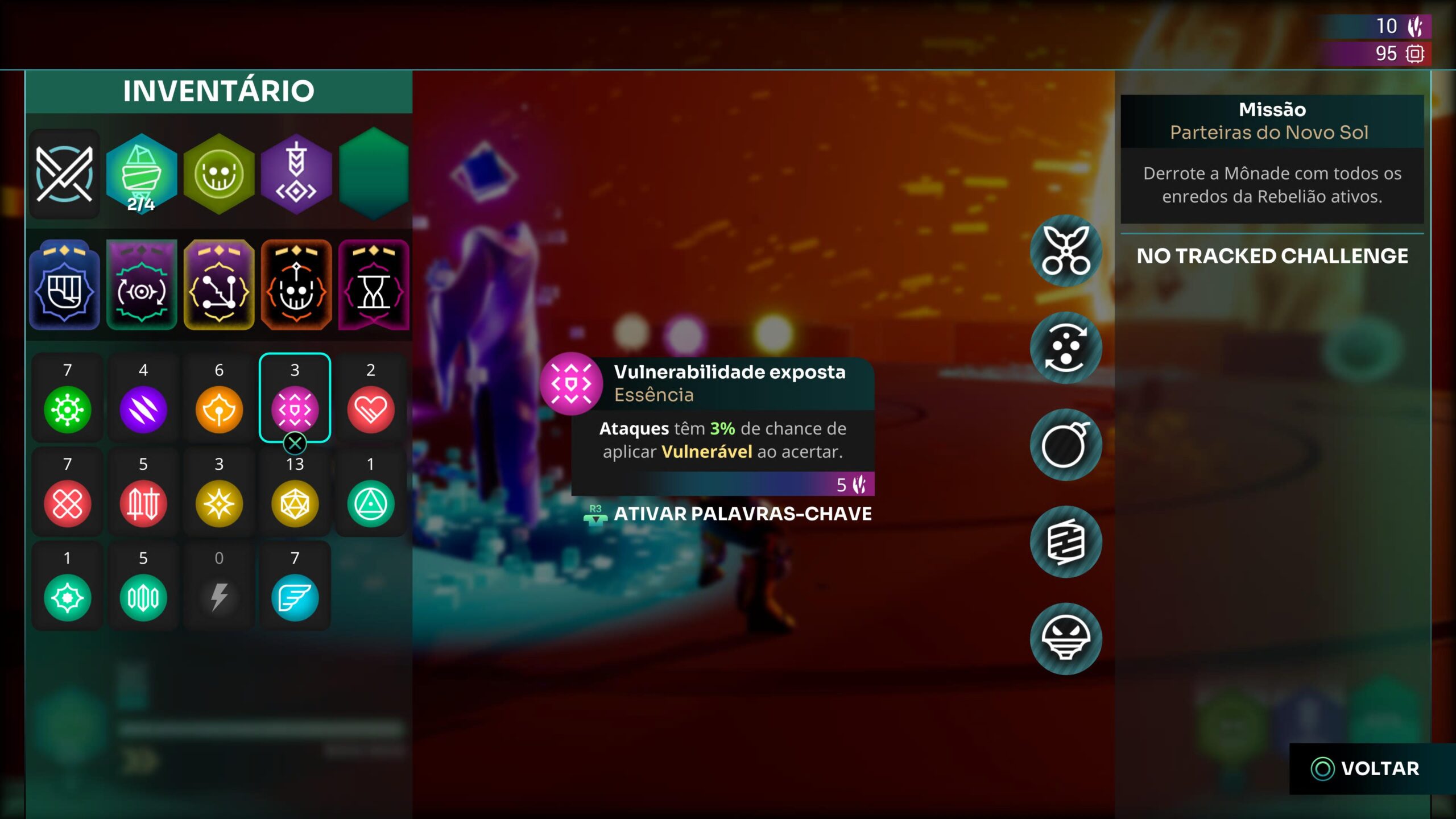
Task: Select the green crystal item showing 2/4
Action: pyautogui.click(x=142, y=174)
